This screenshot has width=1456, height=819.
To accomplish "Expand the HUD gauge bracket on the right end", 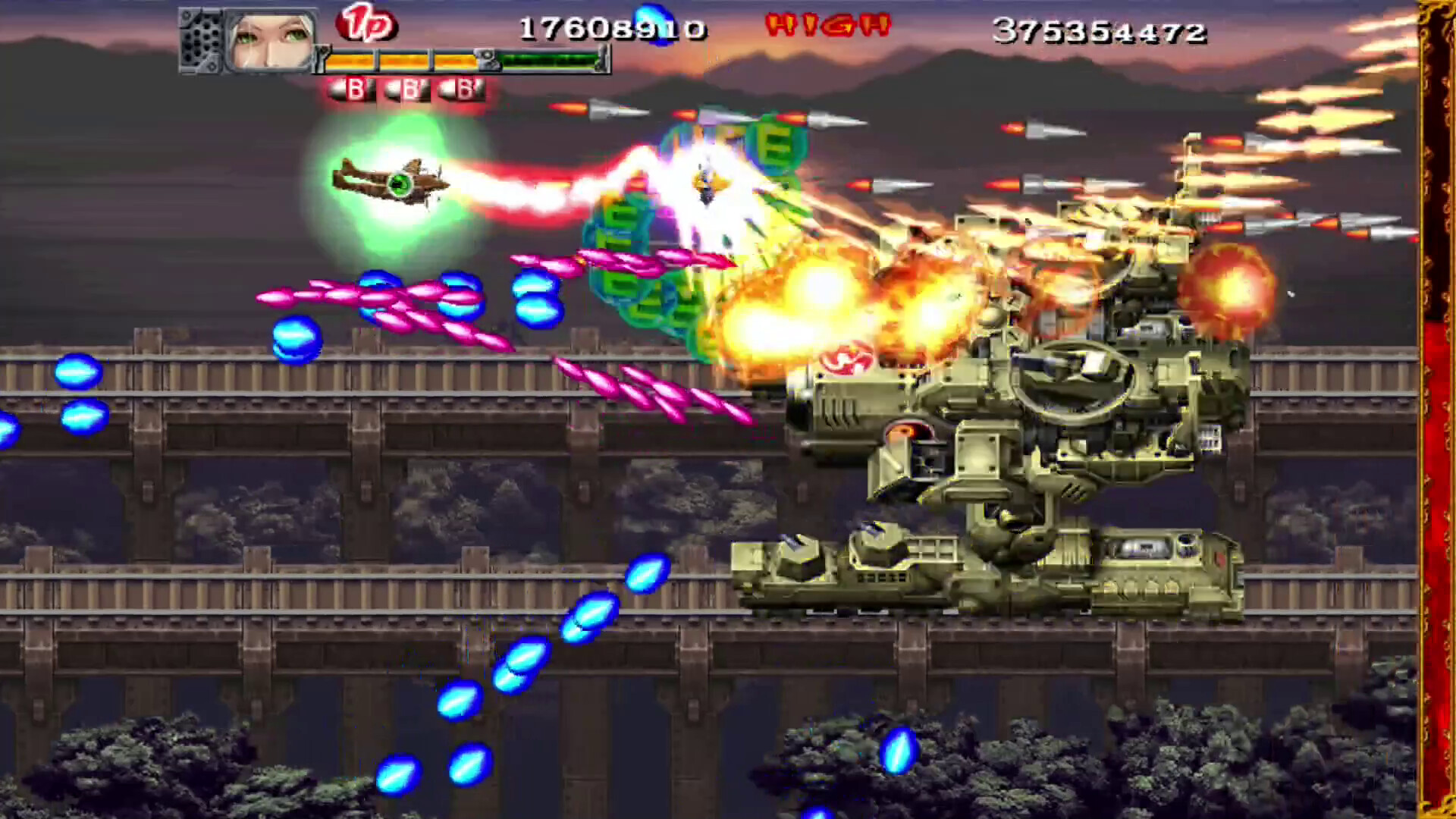I will 604,58.
